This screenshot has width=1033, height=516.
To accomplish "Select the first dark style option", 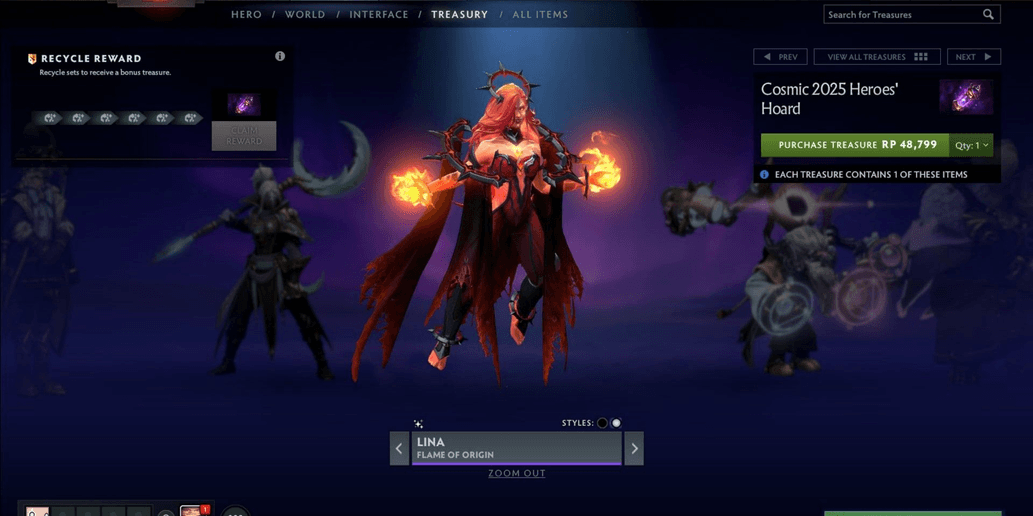I will tap(602, 423).
